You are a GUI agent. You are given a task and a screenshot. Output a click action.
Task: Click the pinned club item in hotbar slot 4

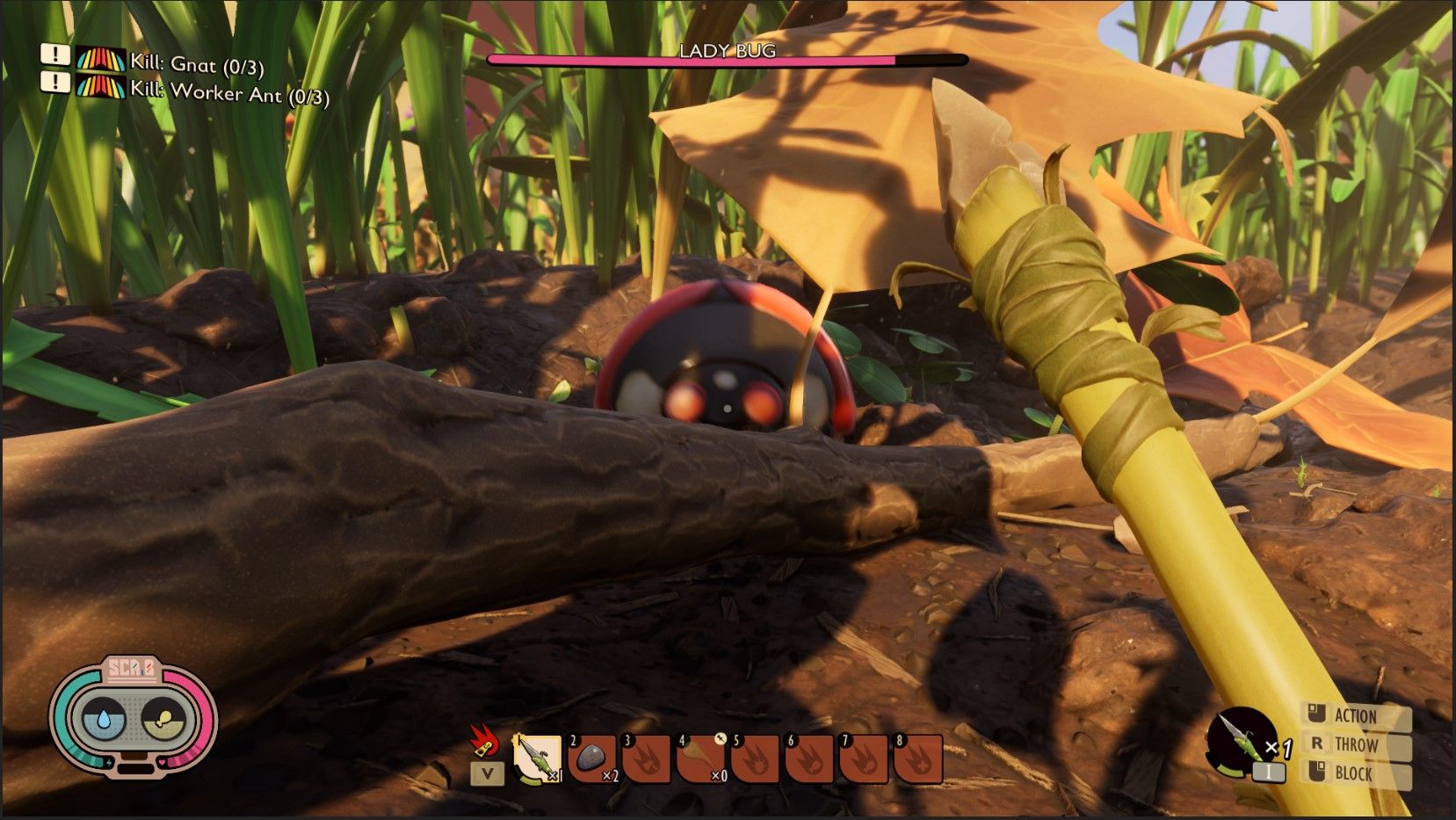(702, 760)
